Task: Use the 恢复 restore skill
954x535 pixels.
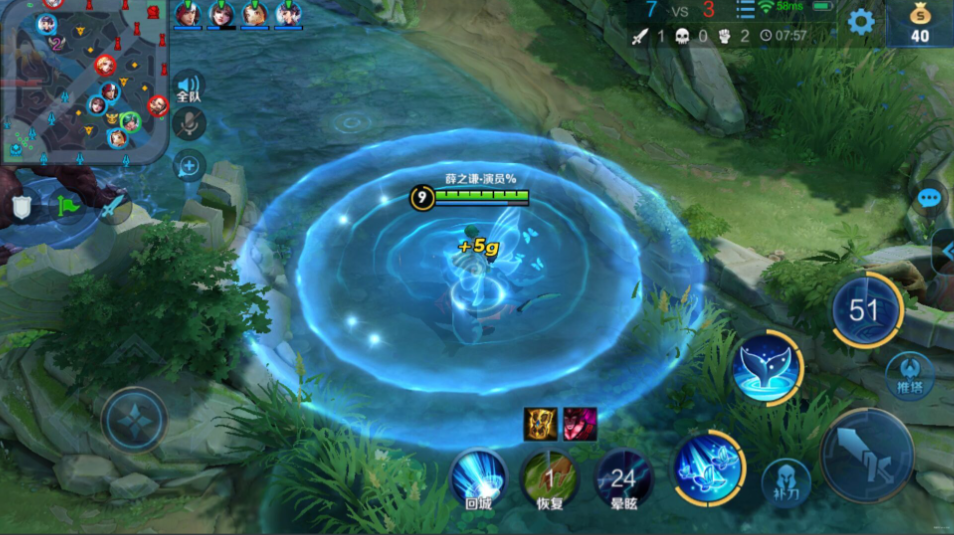Action: click(x=548, y=477)
